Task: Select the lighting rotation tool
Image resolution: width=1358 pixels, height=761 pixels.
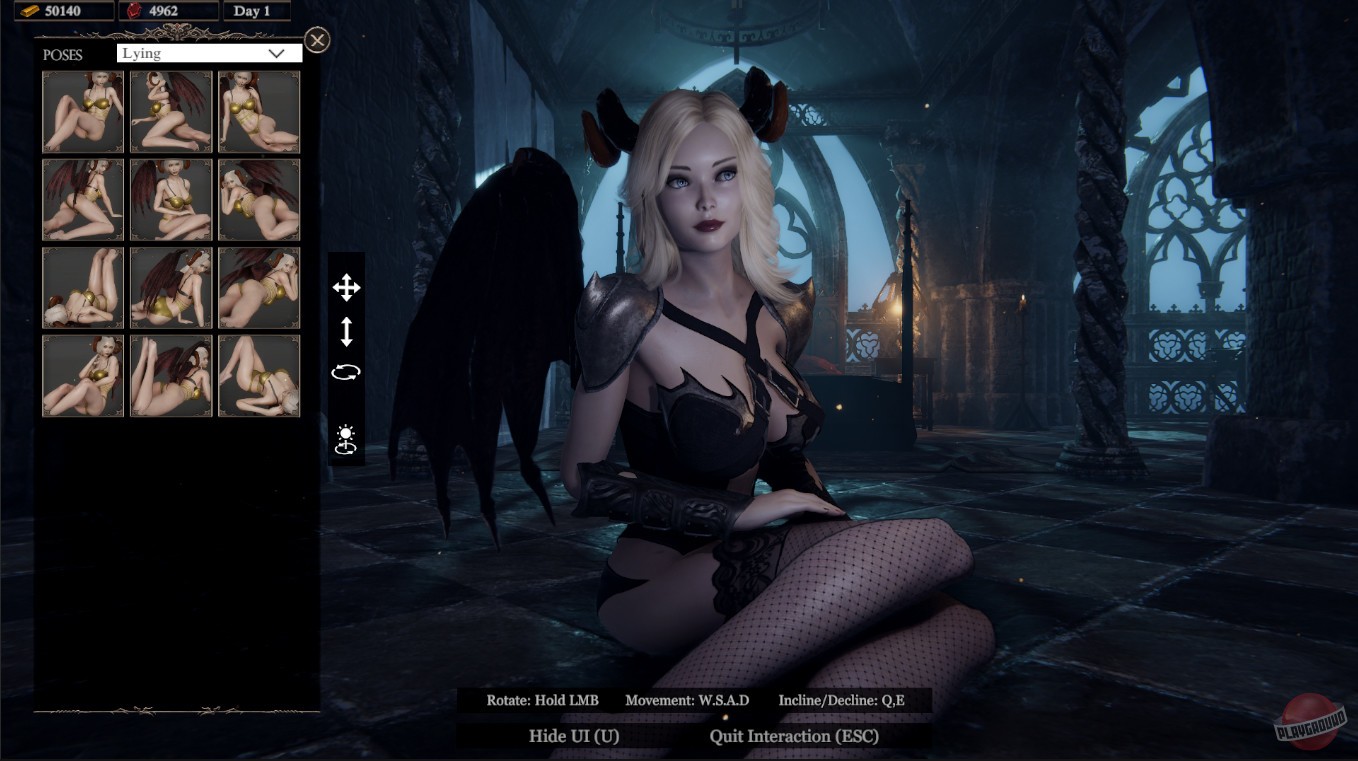Action: coord(347,437)
